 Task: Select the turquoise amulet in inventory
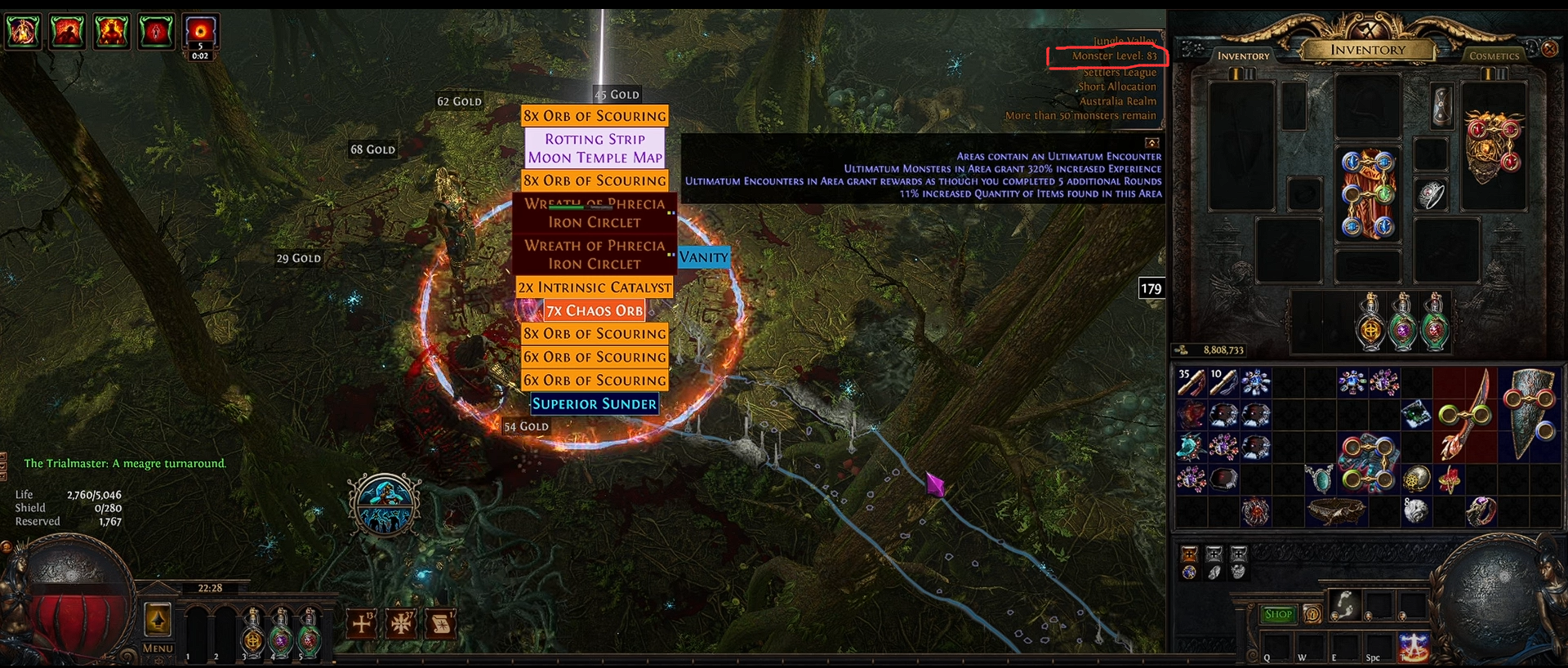(x=1319, y=479)
